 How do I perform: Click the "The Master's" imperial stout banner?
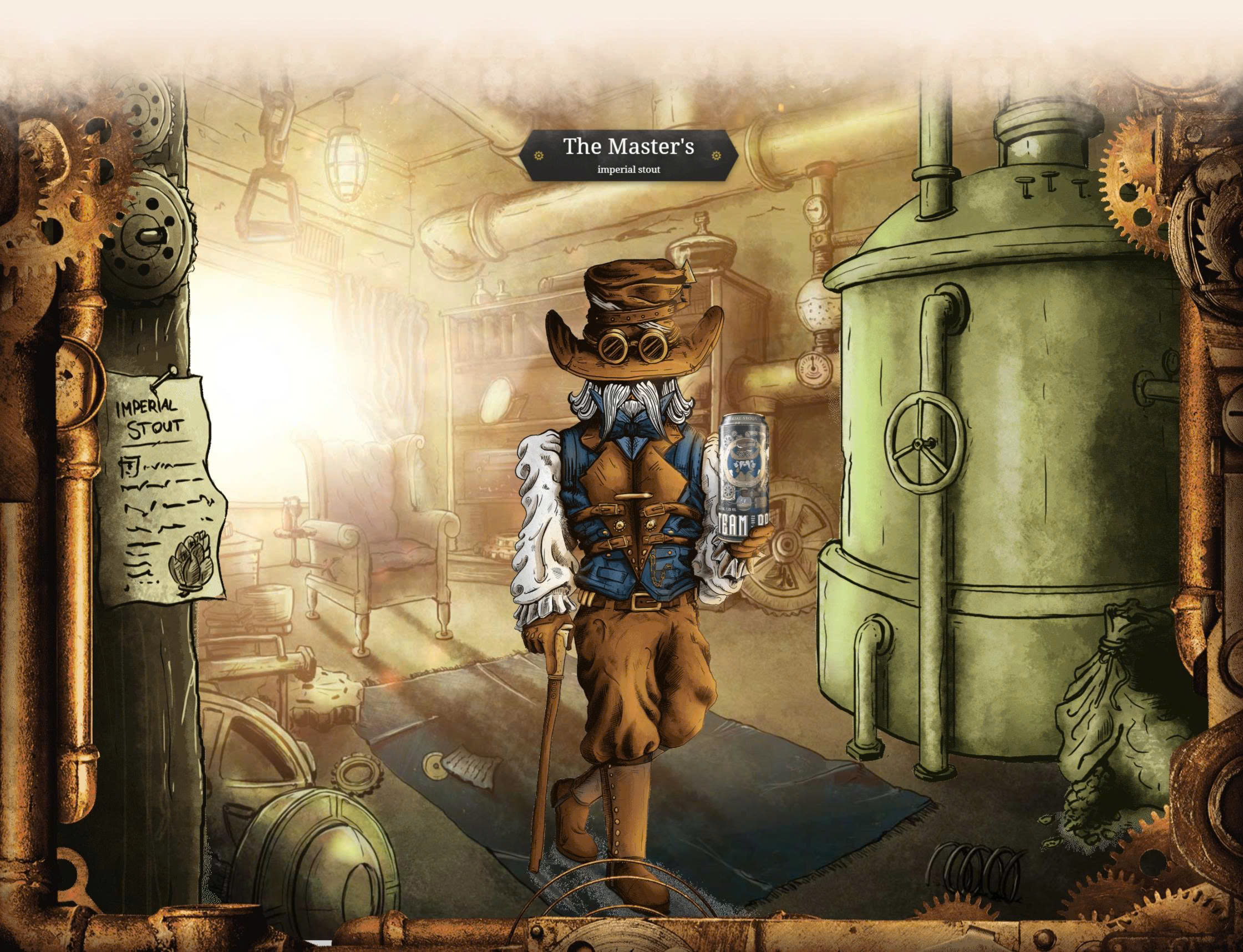[x=628, y=155]
